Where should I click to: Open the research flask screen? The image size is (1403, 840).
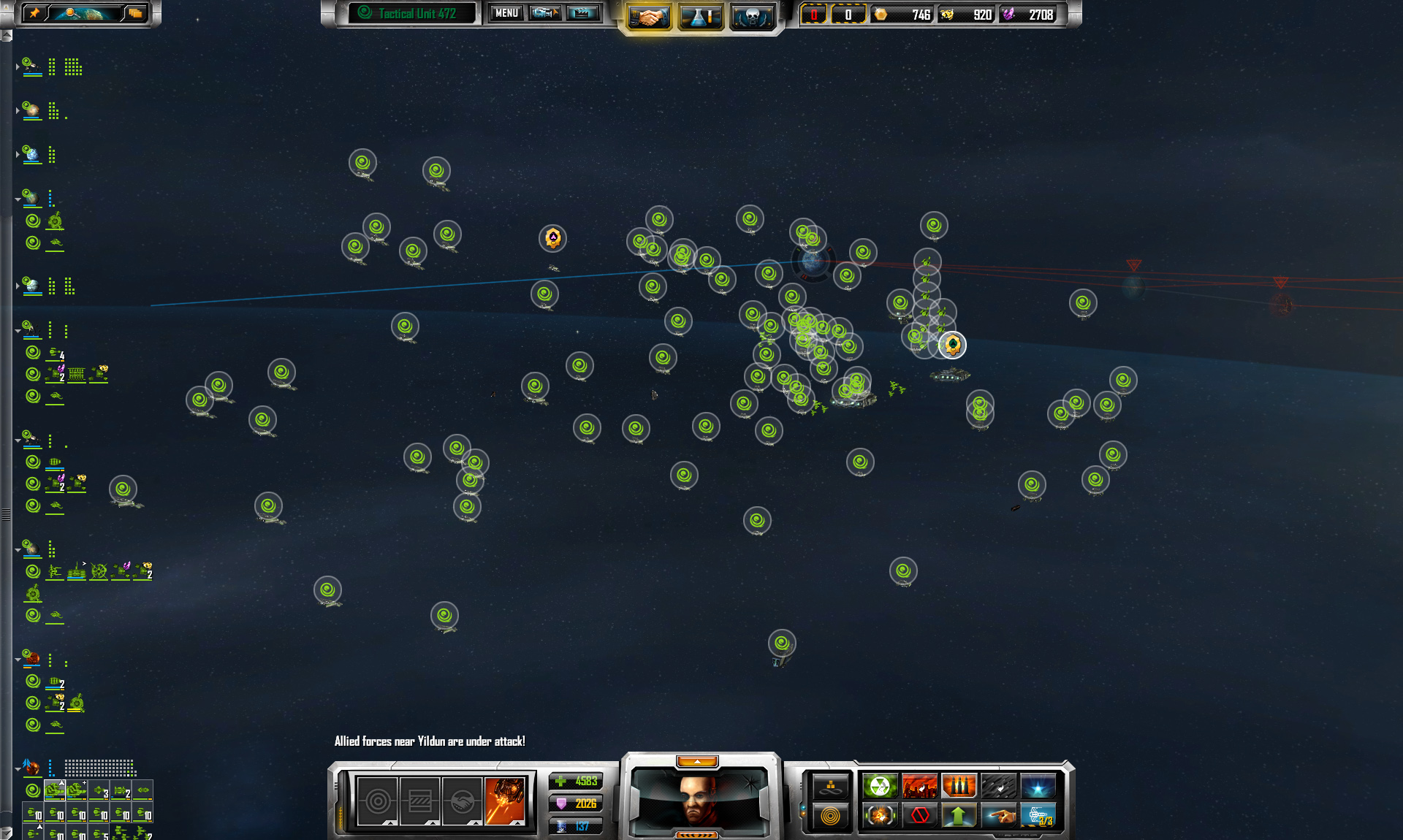pyautogui.click(x=700, y=16)
